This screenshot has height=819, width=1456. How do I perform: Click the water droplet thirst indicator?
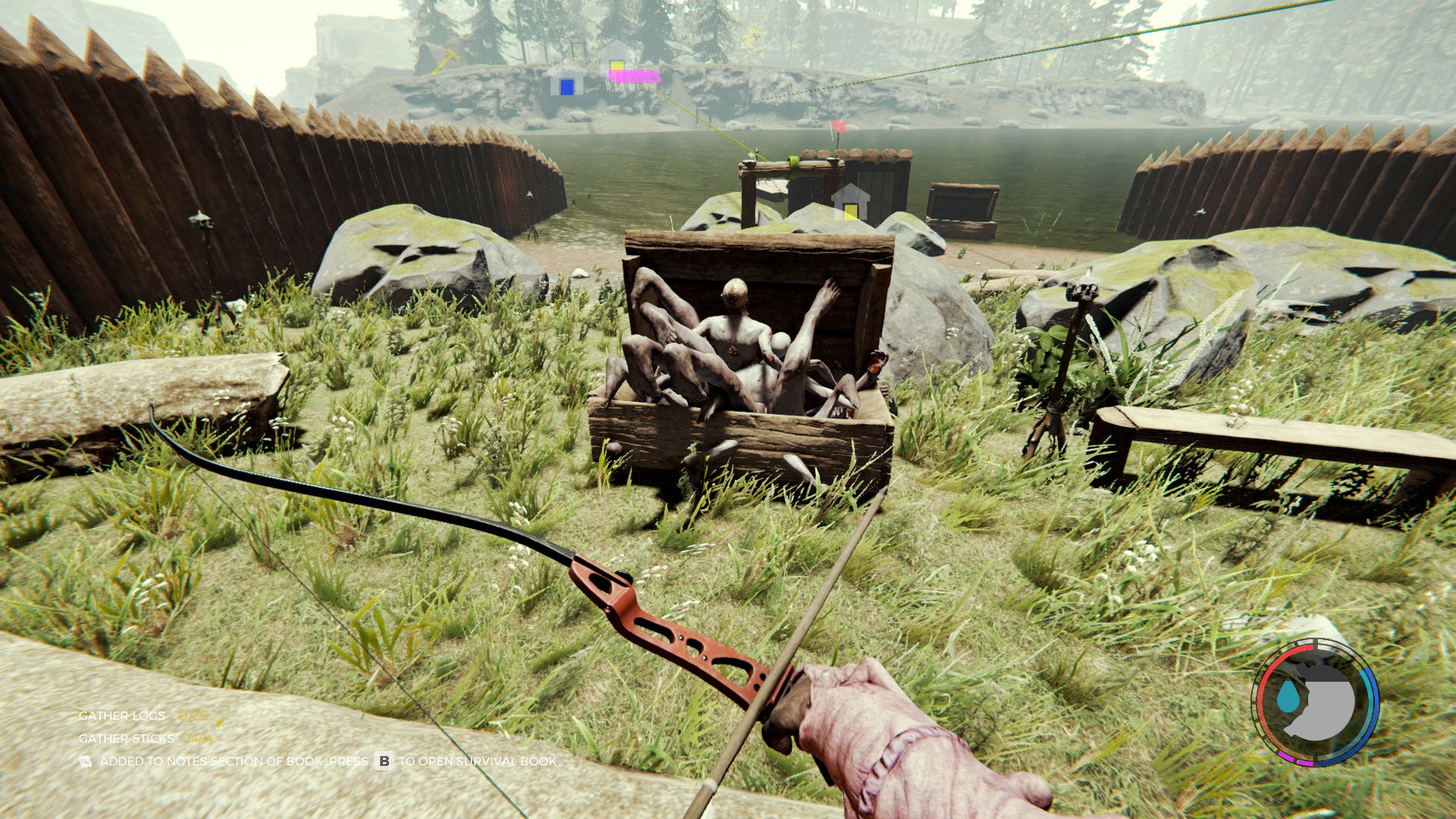pyautogui.click(x=1288, y=696)
